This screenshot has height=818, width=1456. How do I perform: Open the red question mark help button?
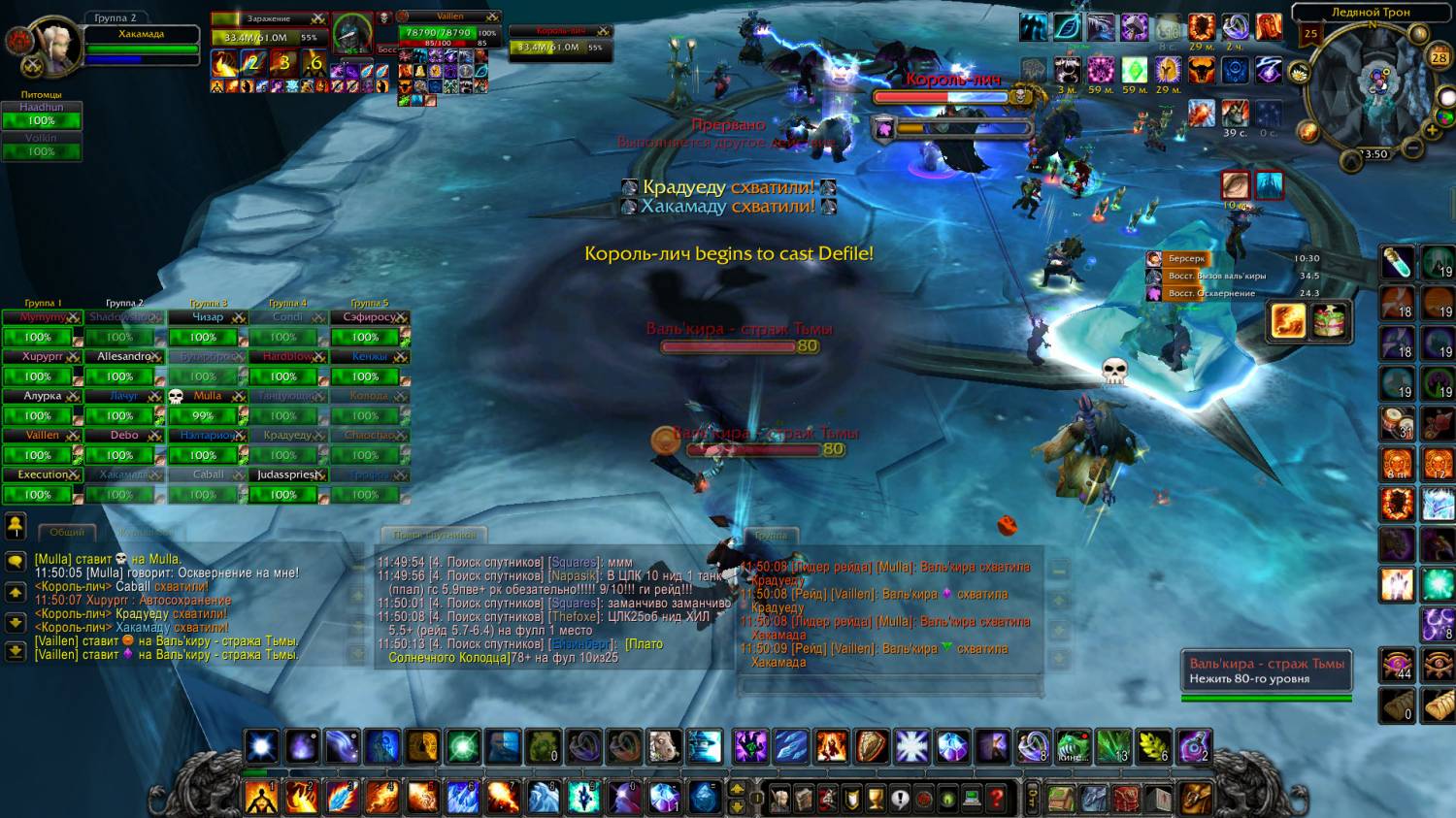[996, 799]
